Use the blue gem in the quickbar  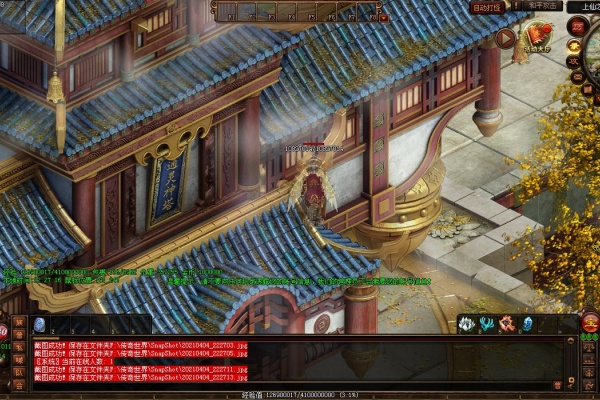[39, 324]
